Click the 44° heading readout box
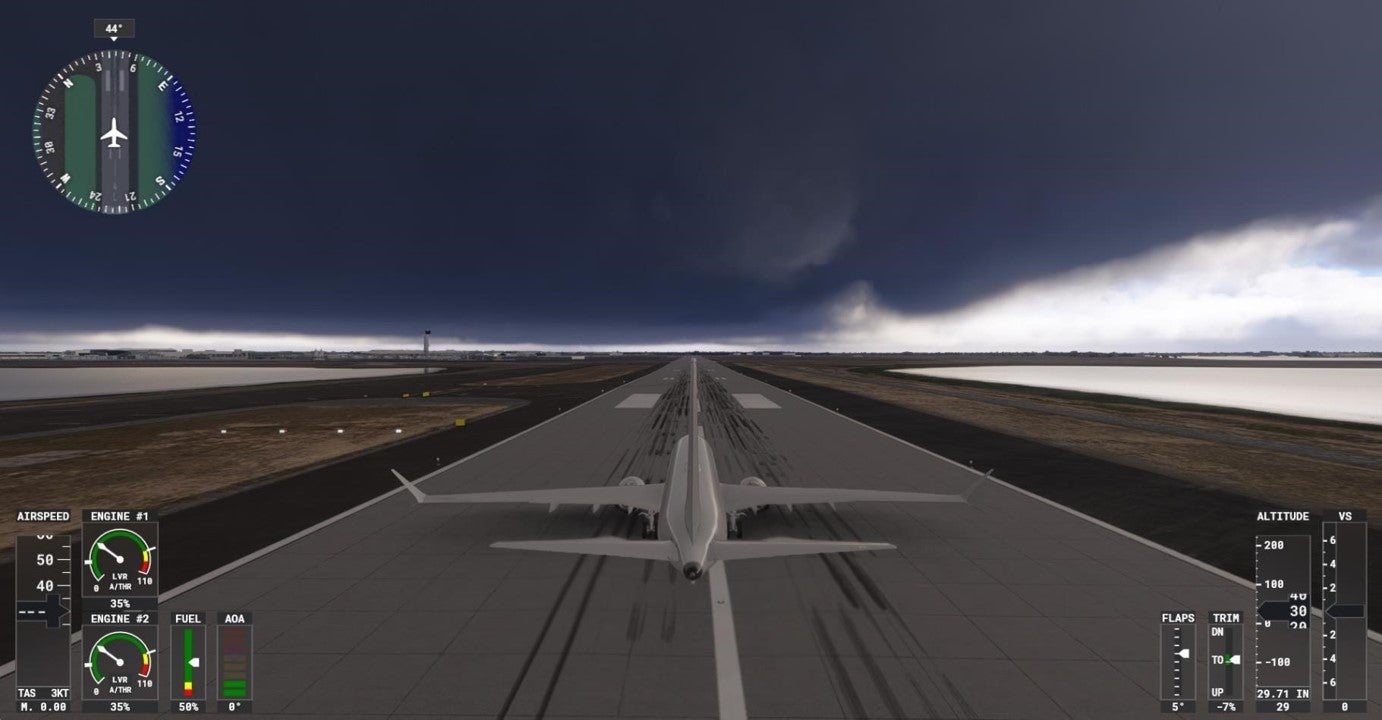 click(x=113, y=28)
